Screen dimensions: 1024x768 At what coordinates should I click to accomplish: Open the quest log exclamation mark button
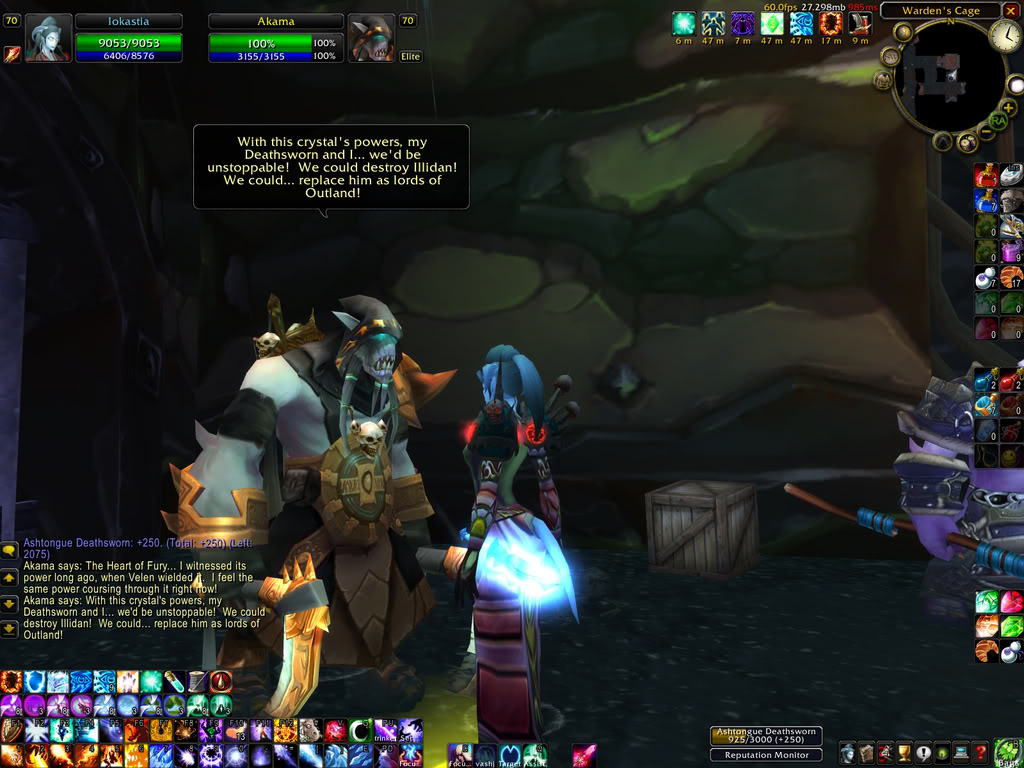[924, 752]
